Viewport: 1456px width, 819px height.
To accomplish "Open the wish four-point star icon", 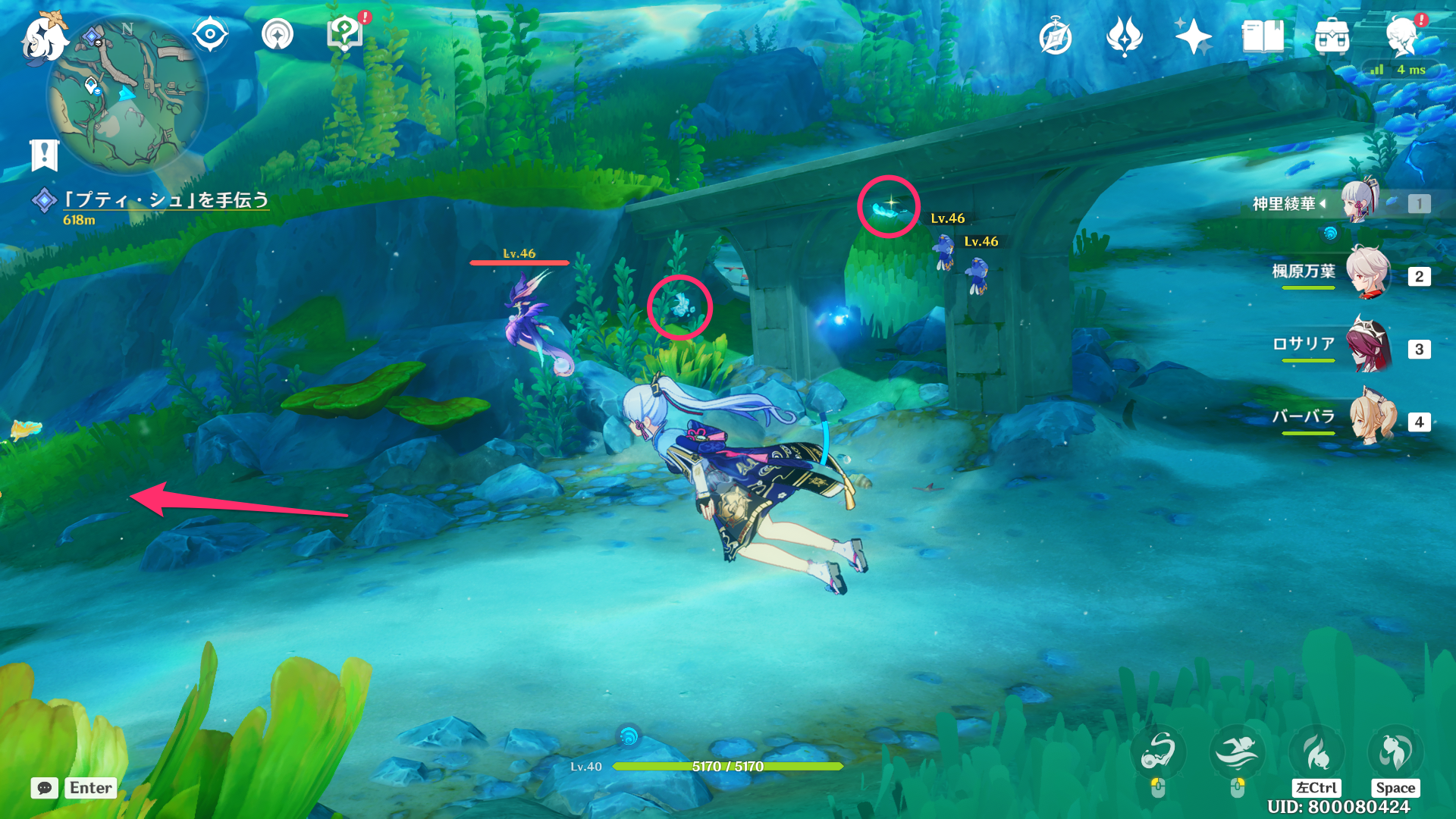I will (1193, 36).
